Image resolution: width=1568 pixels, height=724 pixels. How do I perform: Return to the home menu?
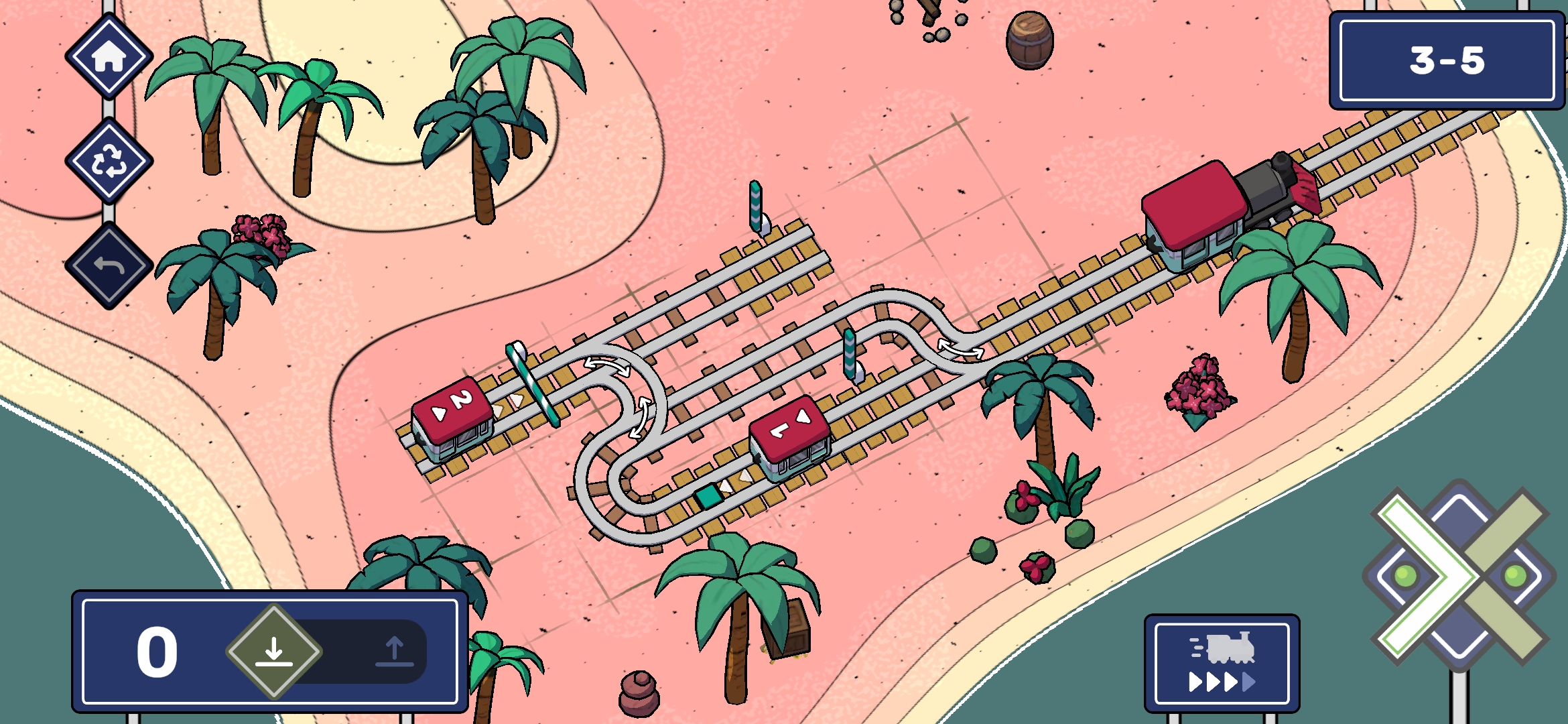coord(109,57)
